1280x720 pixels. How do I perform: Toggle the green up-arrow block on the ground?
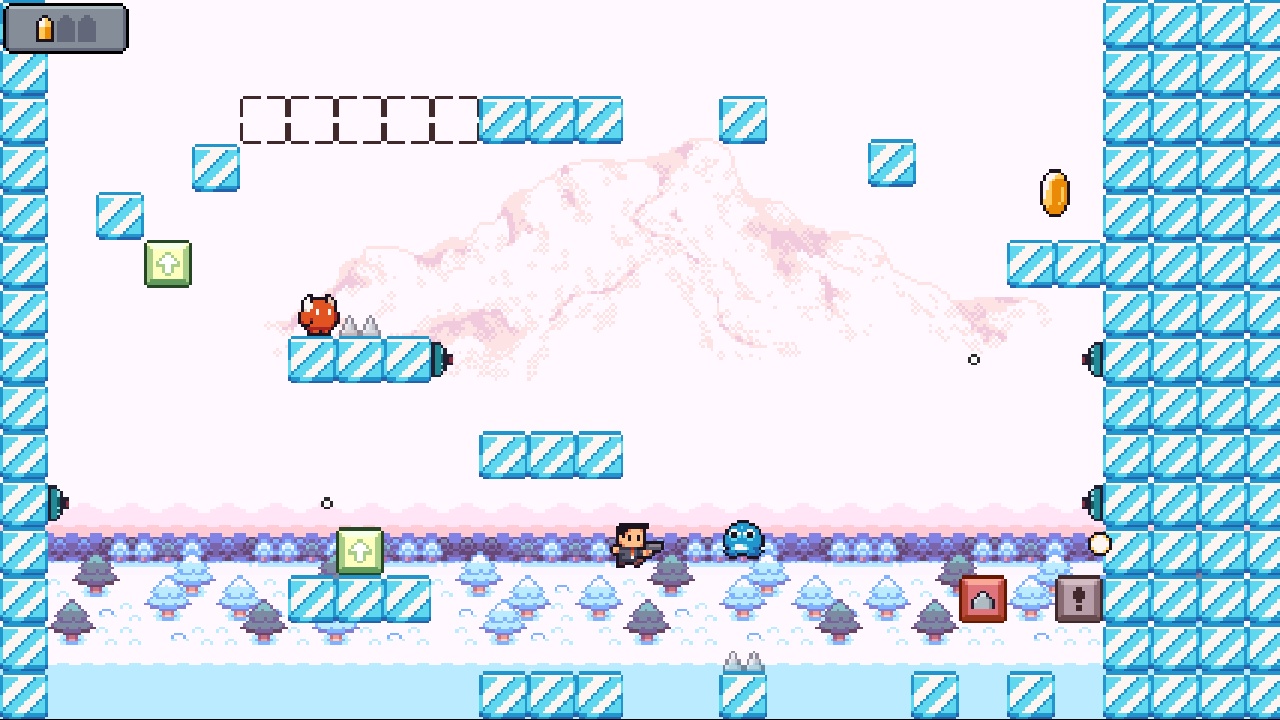[361, 551]
